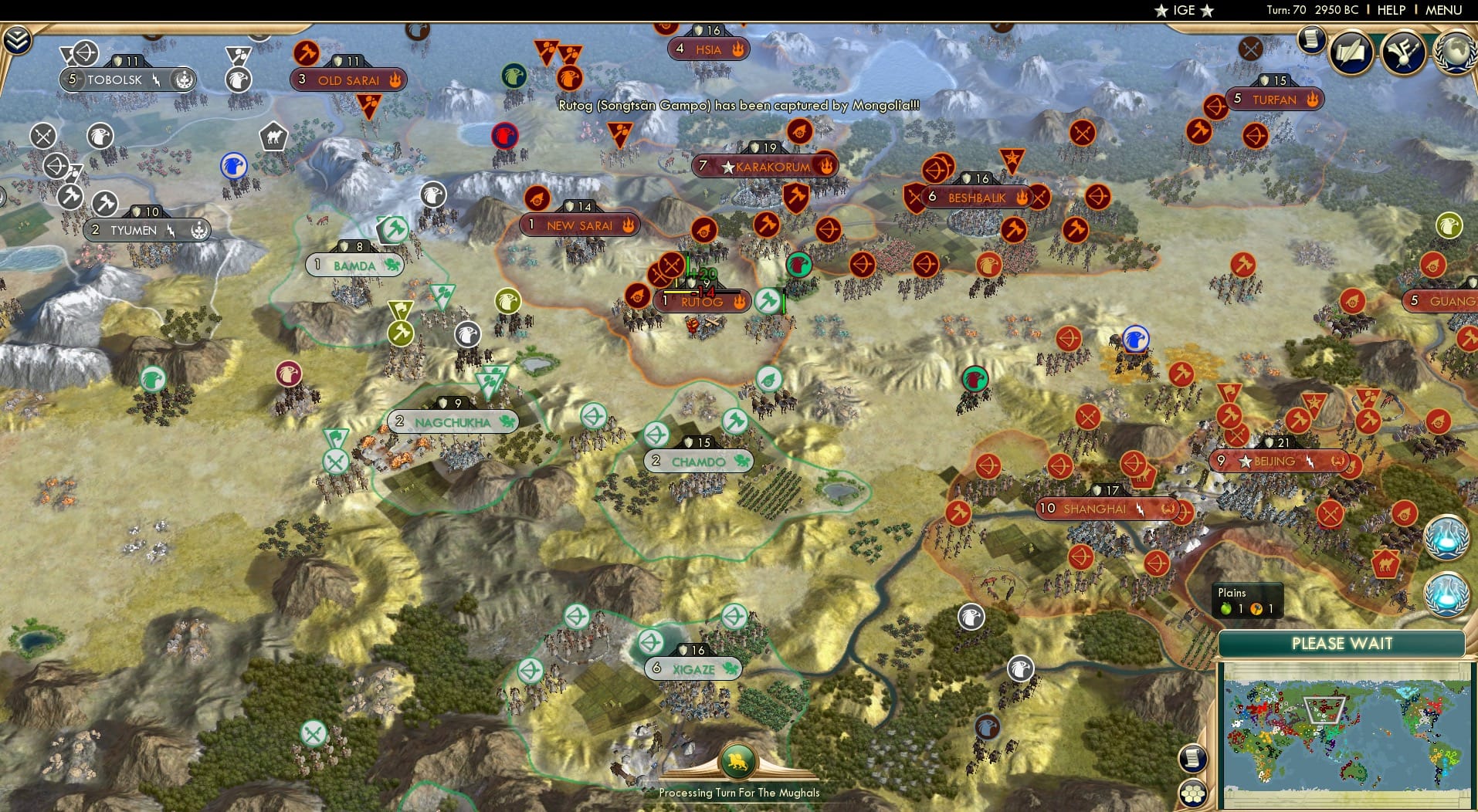Click the citizen focus icon on Tobolsk's banner
Viewport: 1478px width, 812px height.
(183, 79)
